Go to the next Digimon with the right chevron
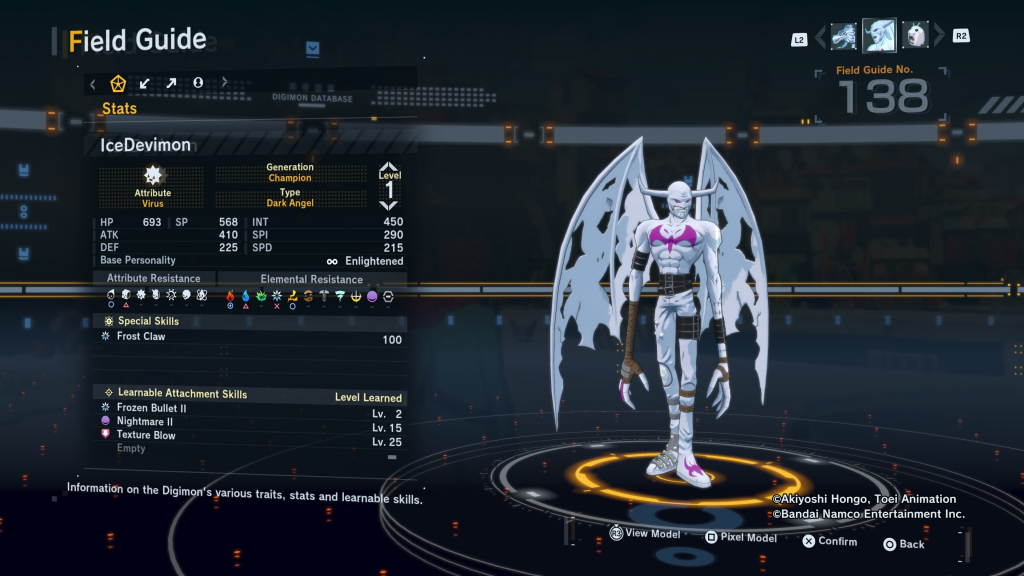The image size is (1024, 576). (x=937, y=37)
